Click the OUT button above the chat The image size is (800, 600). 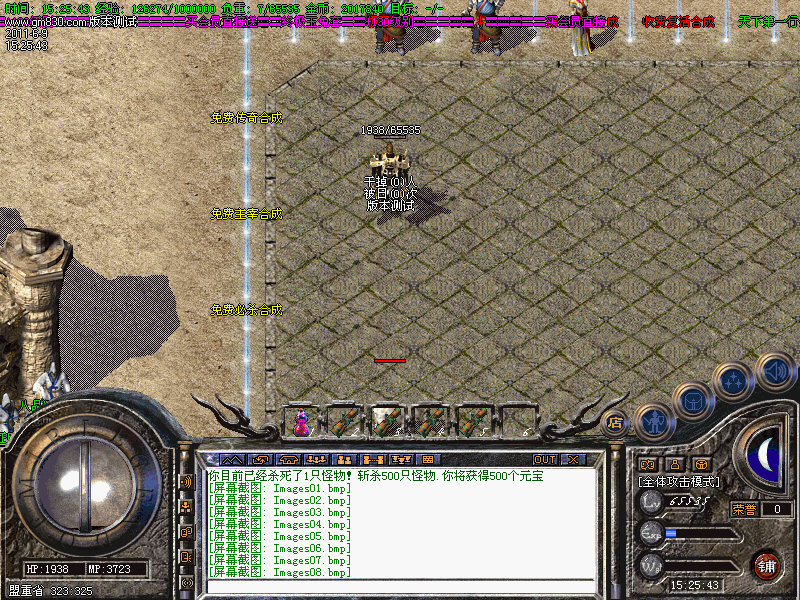point(544,460)
